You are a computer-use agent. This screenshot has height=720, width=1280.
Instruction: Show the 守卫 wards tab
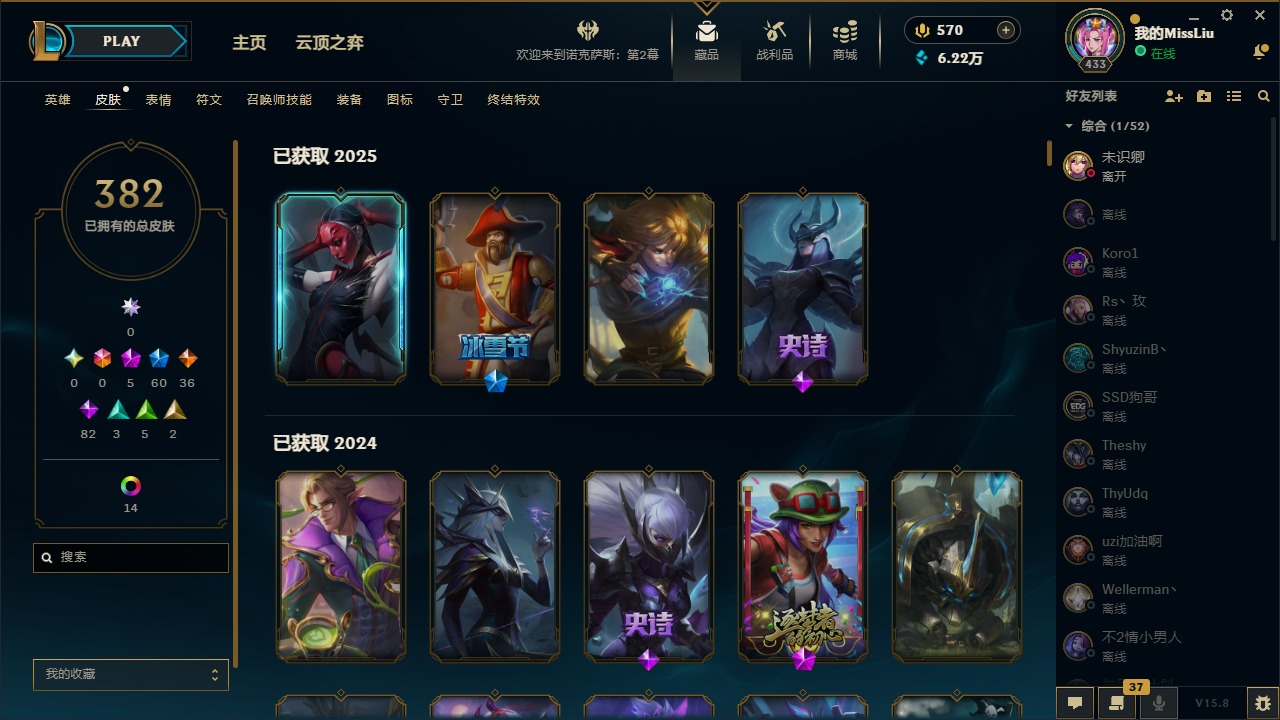[450, 100]
